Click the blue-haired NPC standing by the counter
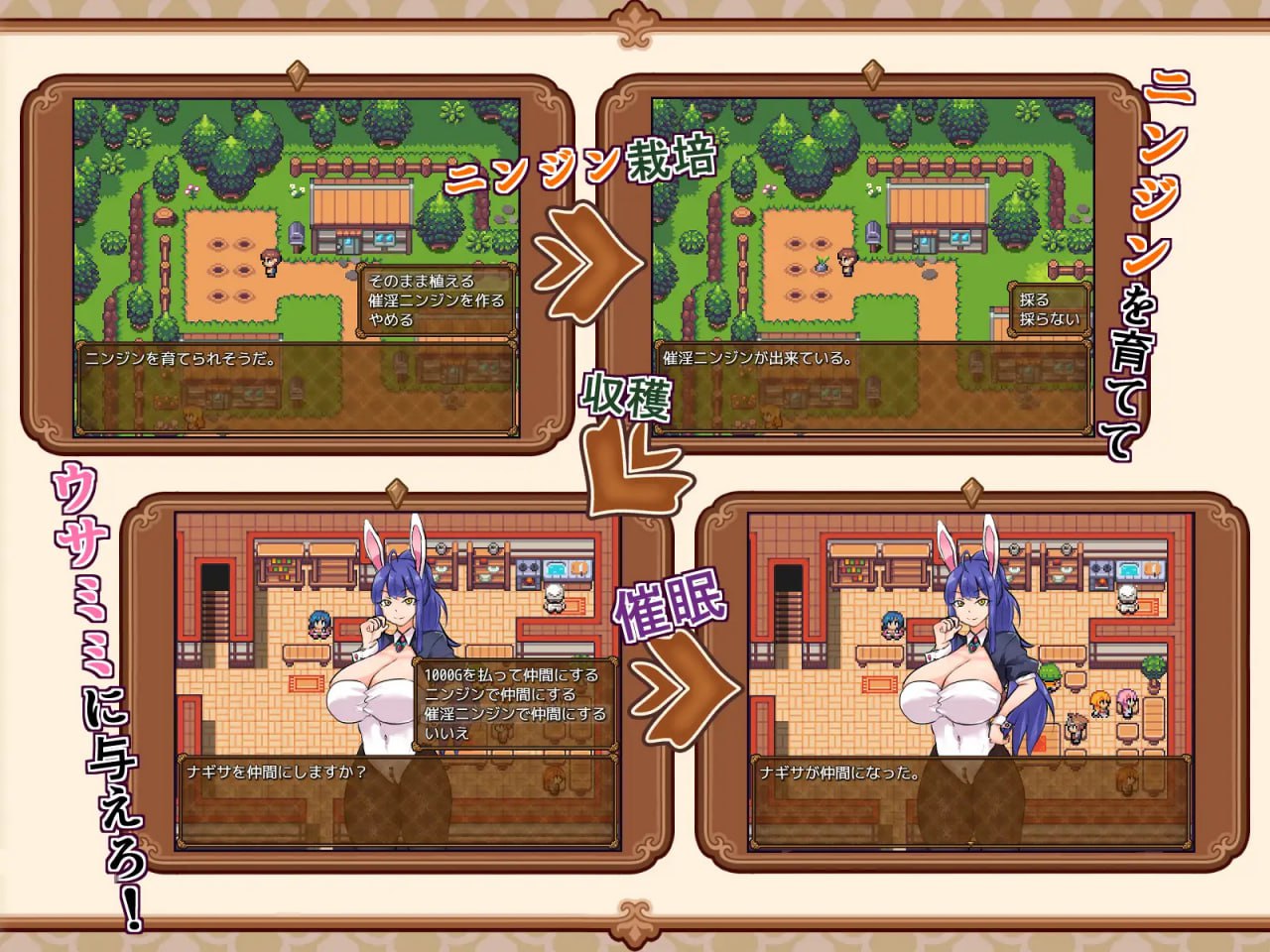Screen dimensions: 1270x952 click(x=318, y=626)
